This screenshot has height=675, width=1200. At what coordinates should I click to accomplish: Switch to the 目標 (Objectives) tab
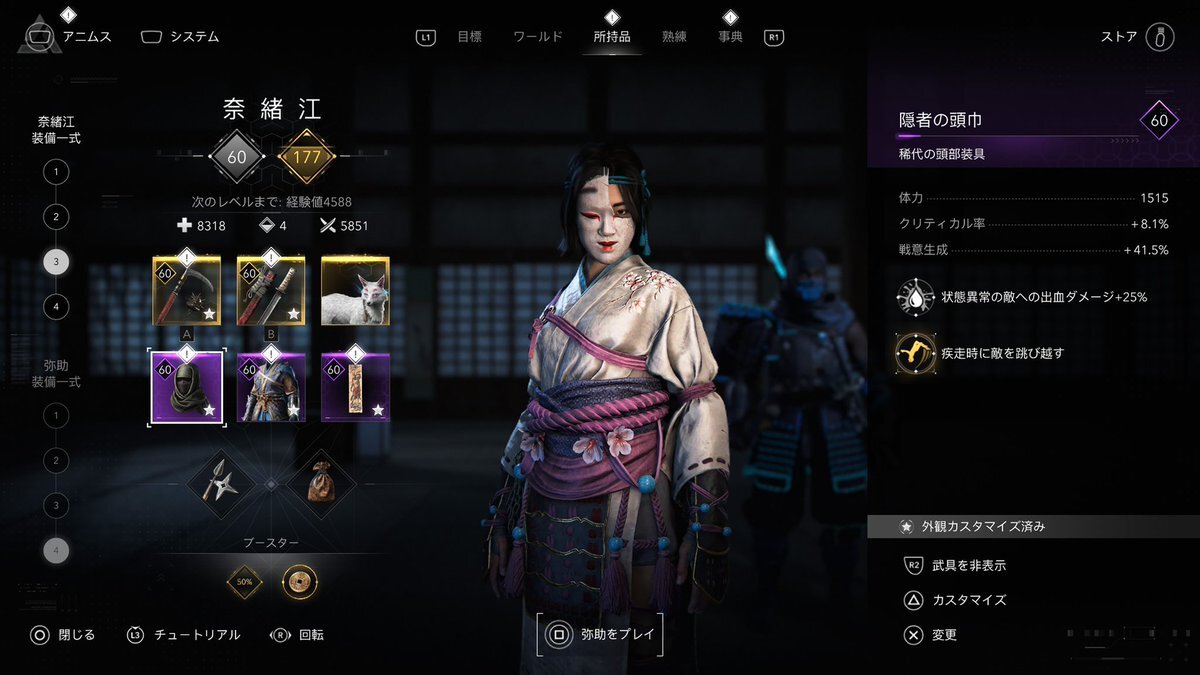[469, 37]
